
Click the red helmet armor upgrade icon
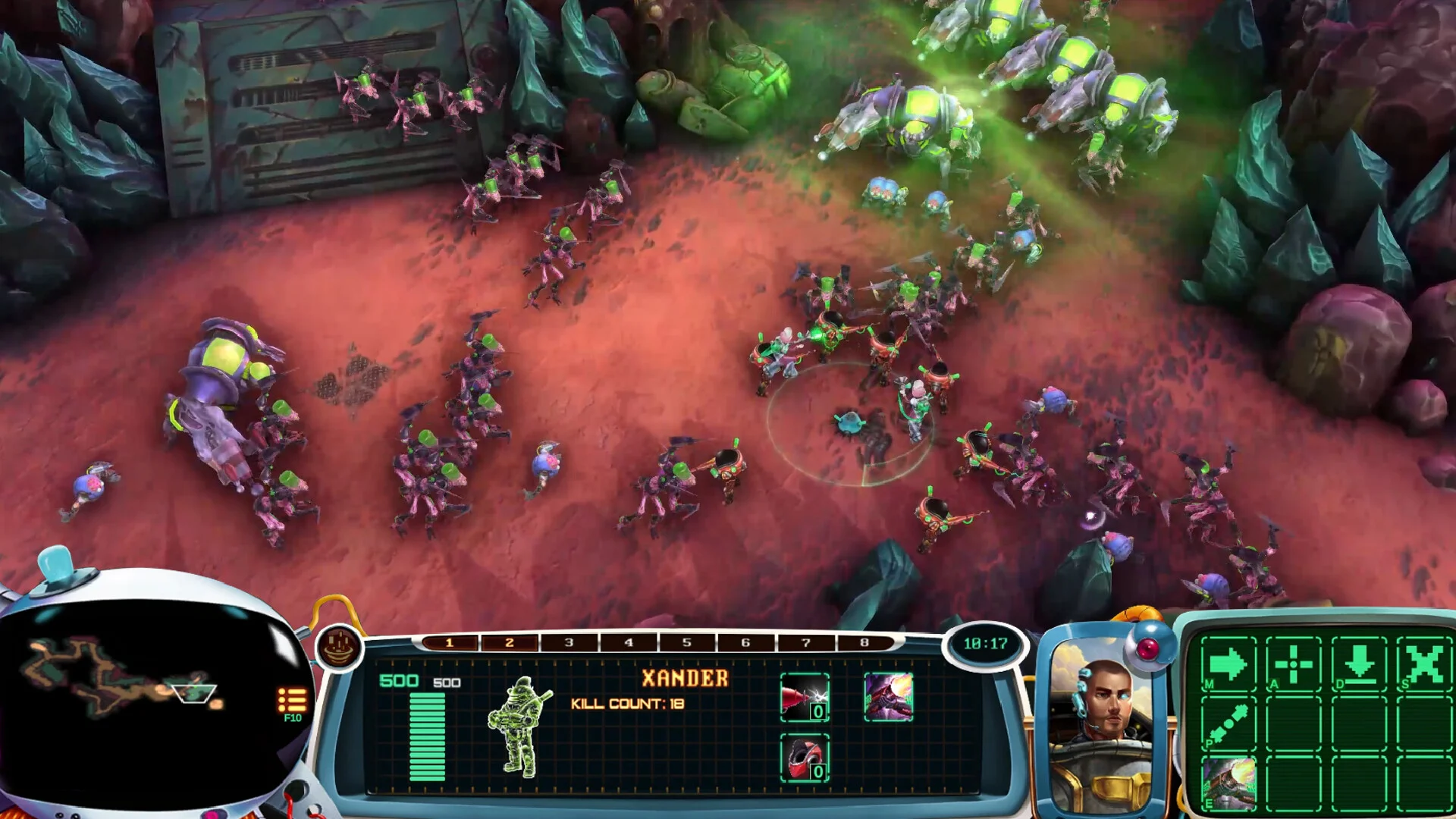(x=804, y=758)
